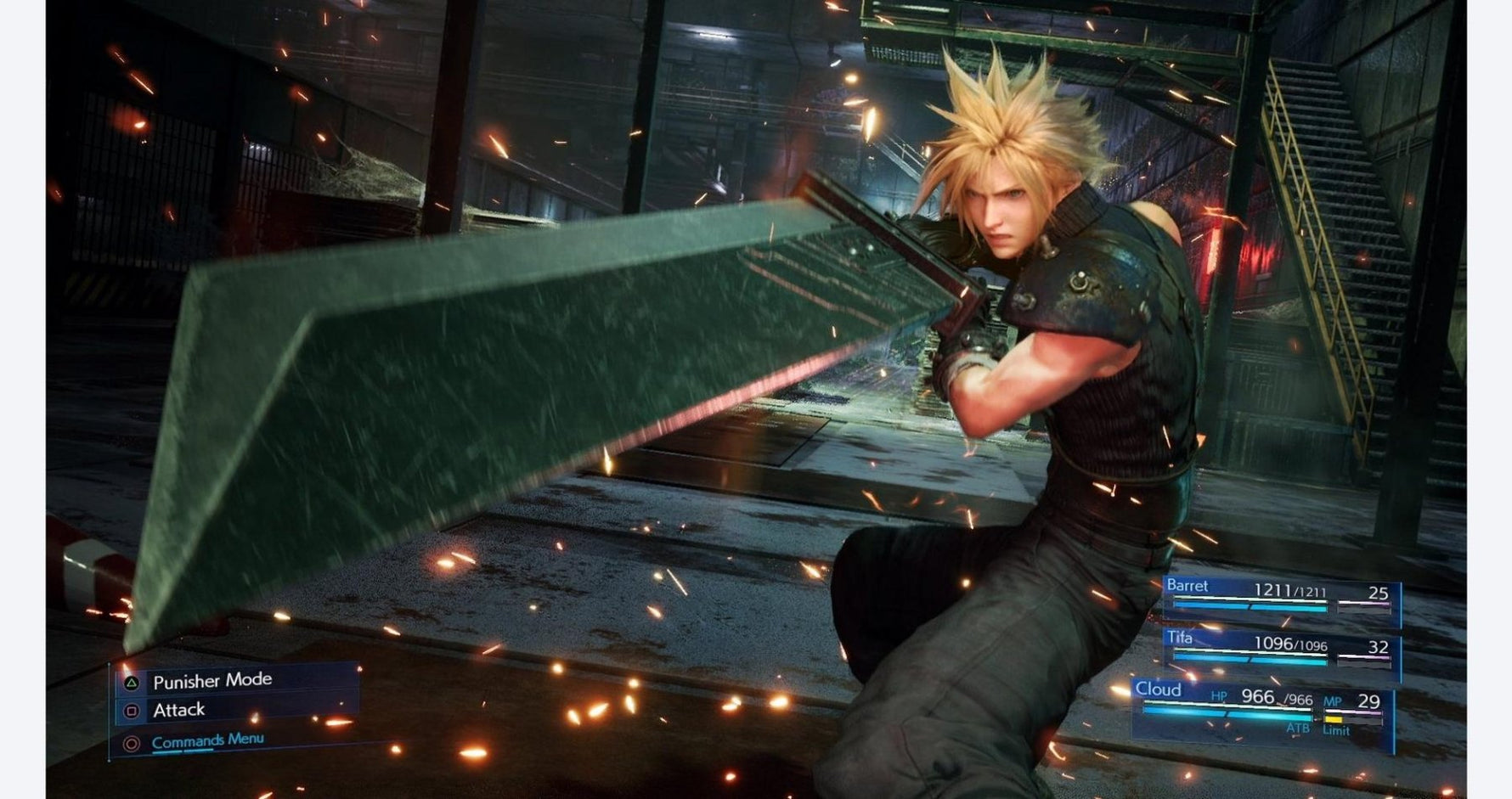1512x799 pixels.
Task: Click the Square button icon beside Attack
Action: point(133,710)
